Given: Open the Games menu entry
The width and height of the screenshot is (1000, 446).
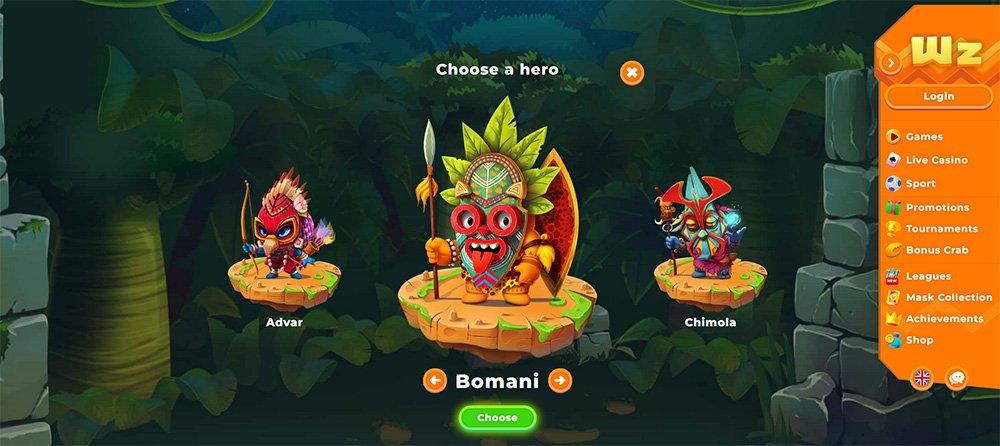Looking at the screenshot, I should tap(923, 137).
